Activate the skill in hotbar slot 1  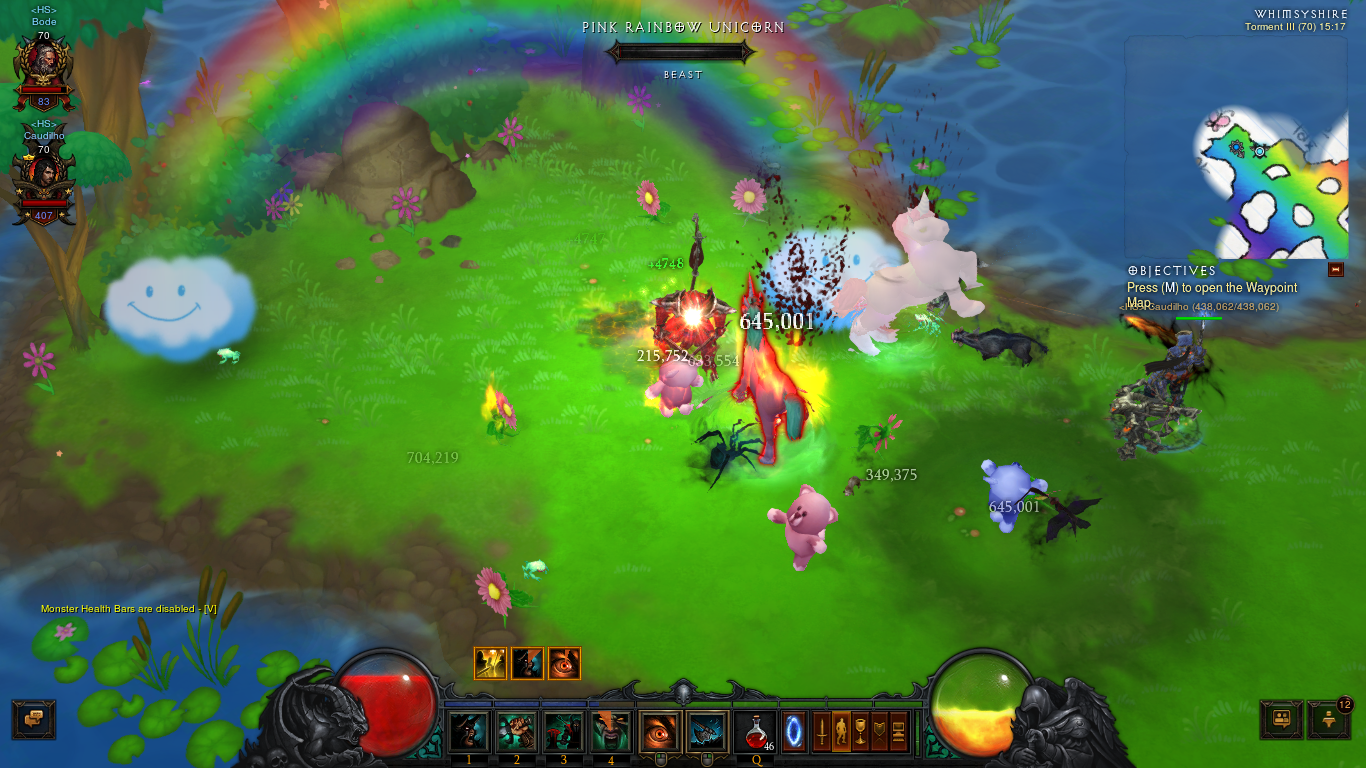[468, 732]
